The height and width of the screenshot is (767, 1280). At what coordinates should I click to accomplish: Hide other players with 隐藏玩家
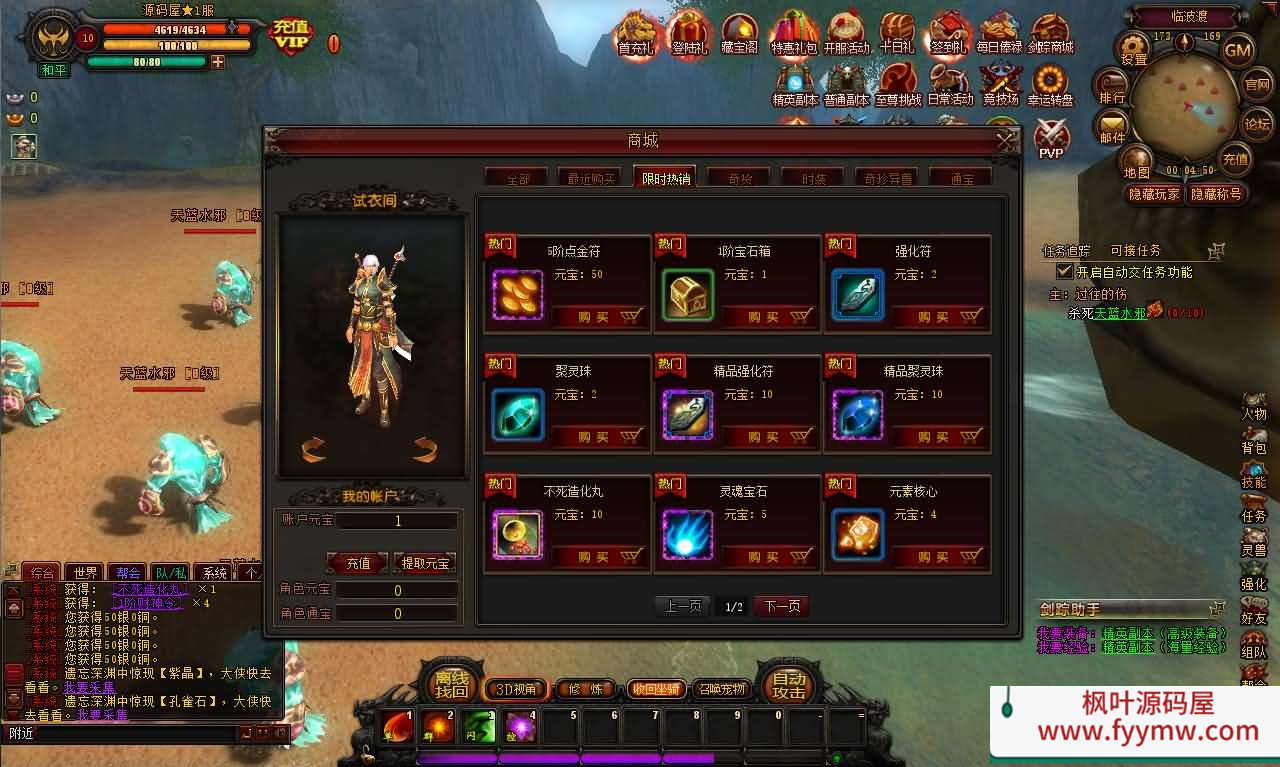point(1153,194)
